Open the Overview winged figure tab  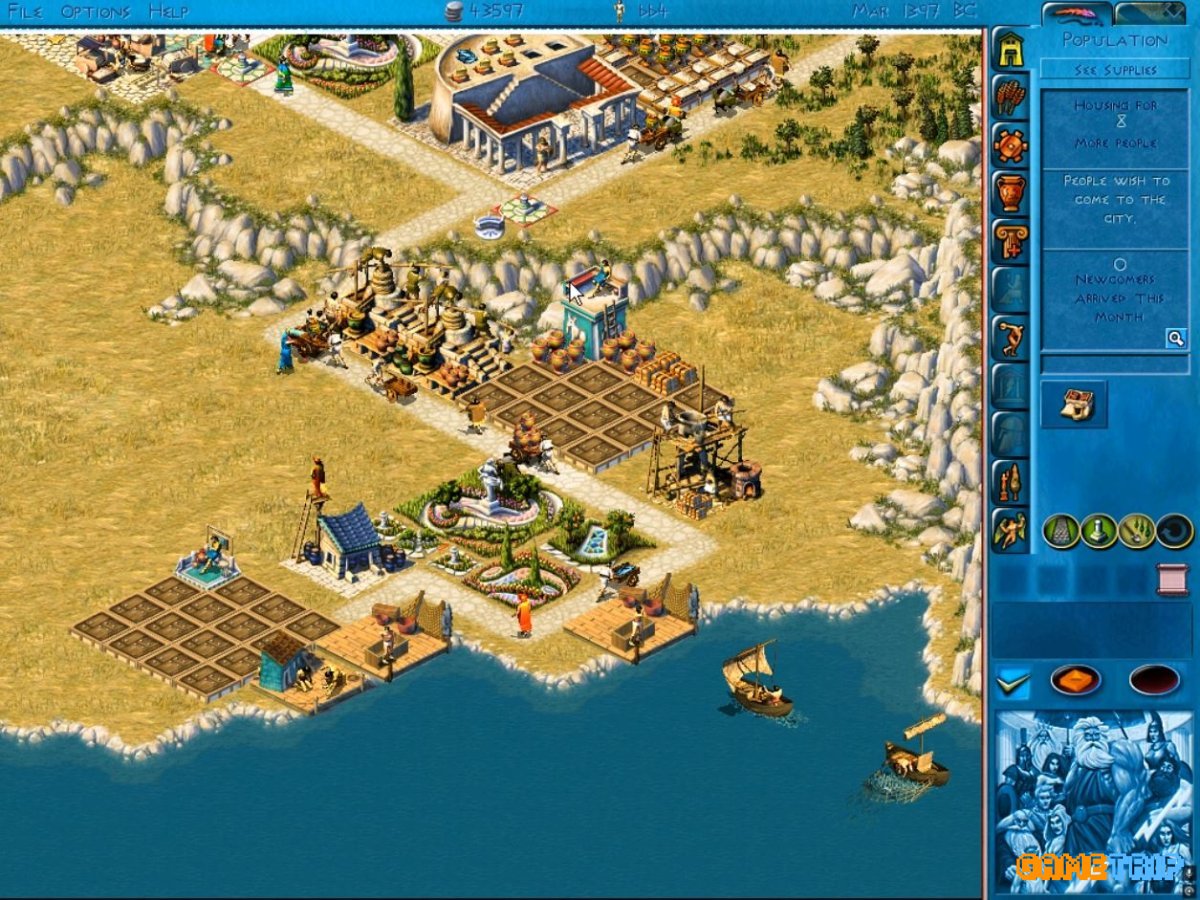click(1010, 529)
